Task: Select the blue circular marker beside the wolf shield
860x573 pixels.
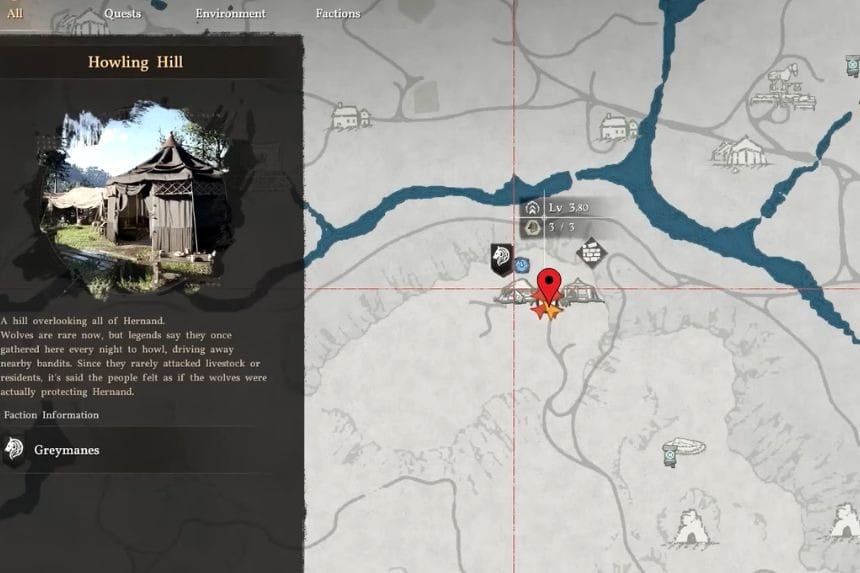Action: pos(522,265)
